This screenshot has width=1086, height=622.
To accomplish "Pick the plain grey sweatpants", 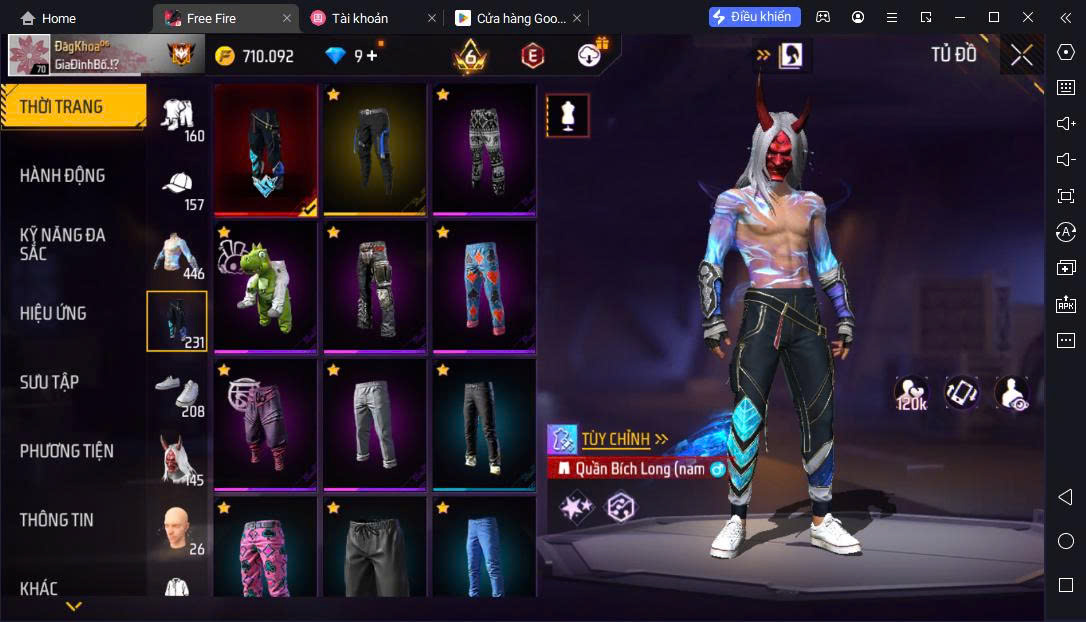I will click(374, 424).
